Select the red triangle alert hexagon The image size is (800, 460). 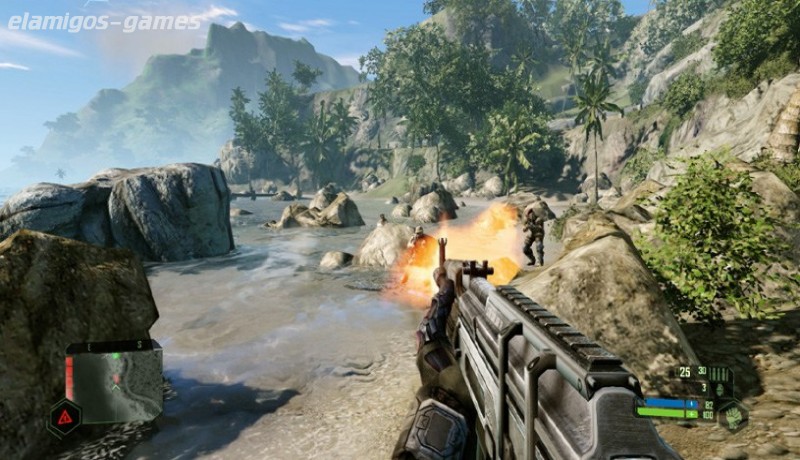point(65,417)
